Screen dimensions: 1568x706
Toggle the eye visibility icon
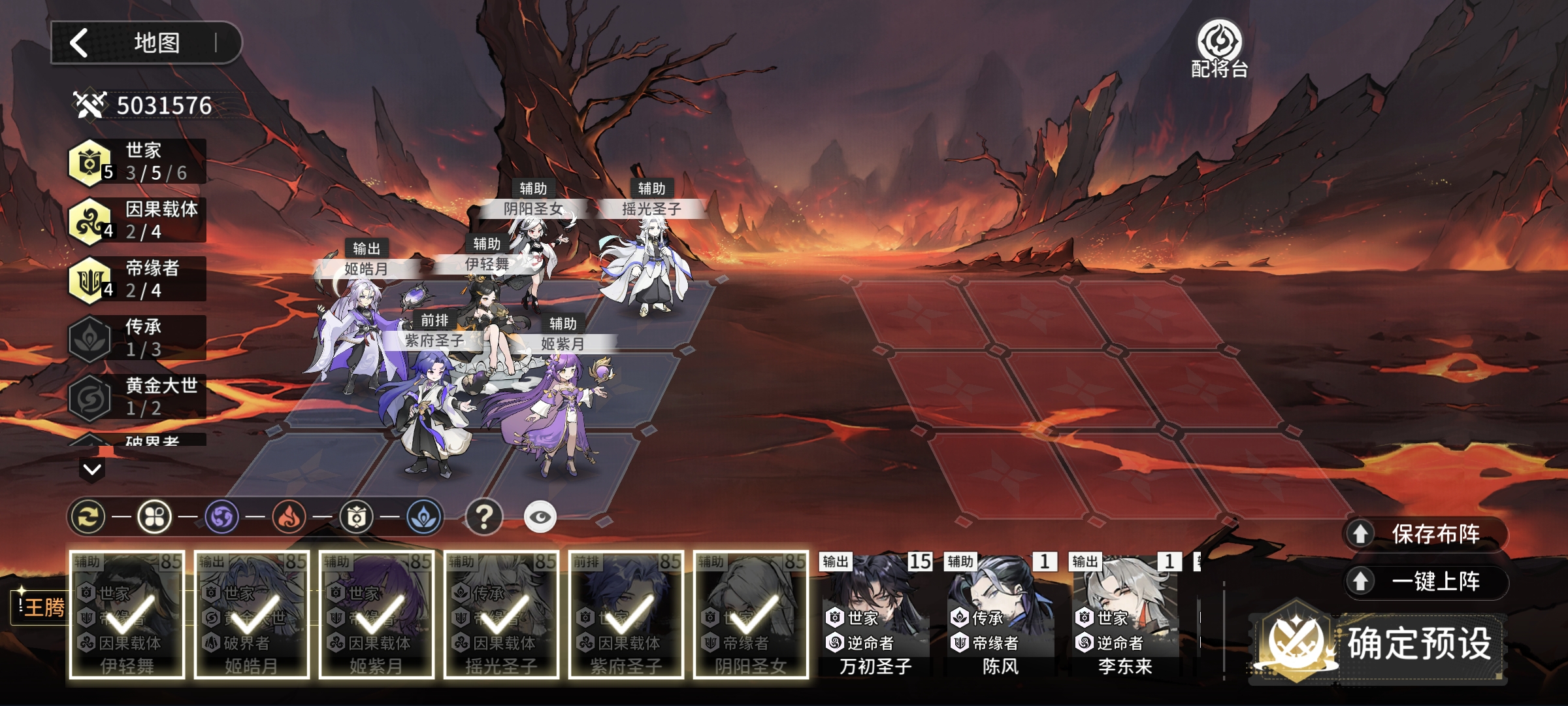tap(540, 517)
